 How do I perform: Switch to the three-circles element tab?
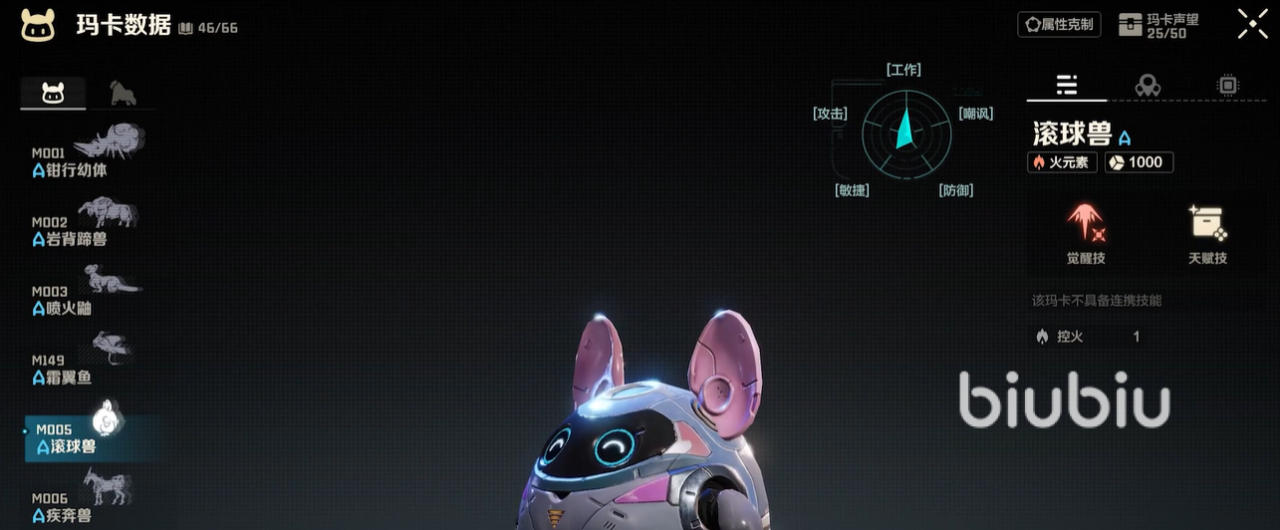[1147, 86]
